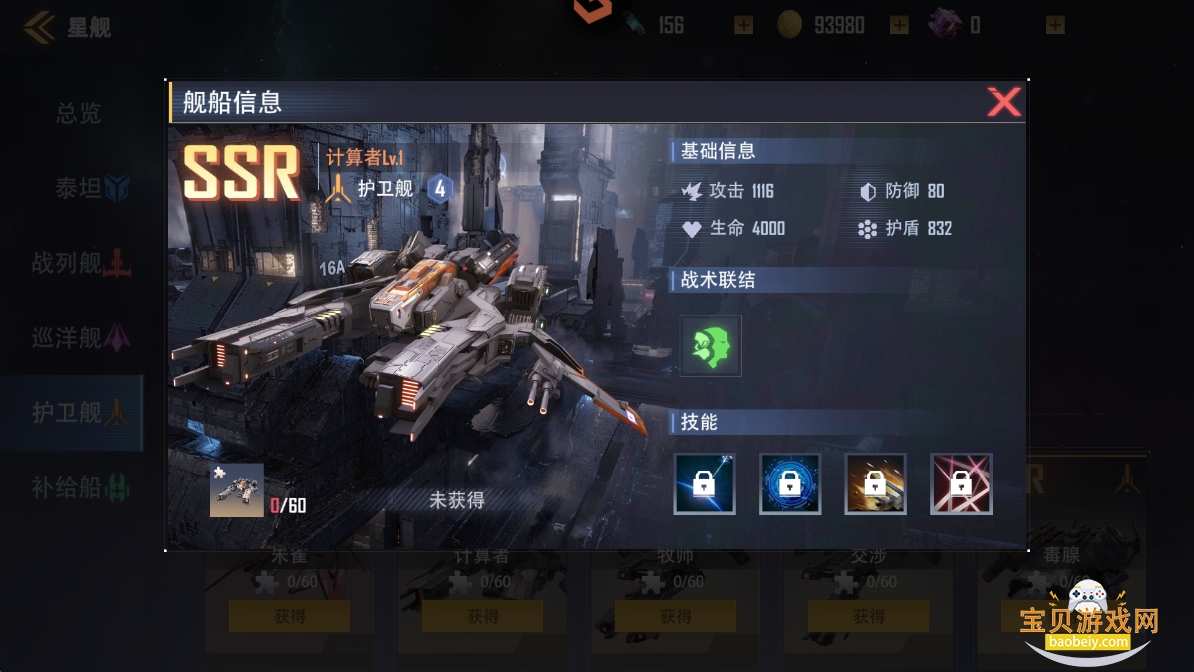
Task: View the locked blue star-flare skill
Action: click(x=705, y=484)
